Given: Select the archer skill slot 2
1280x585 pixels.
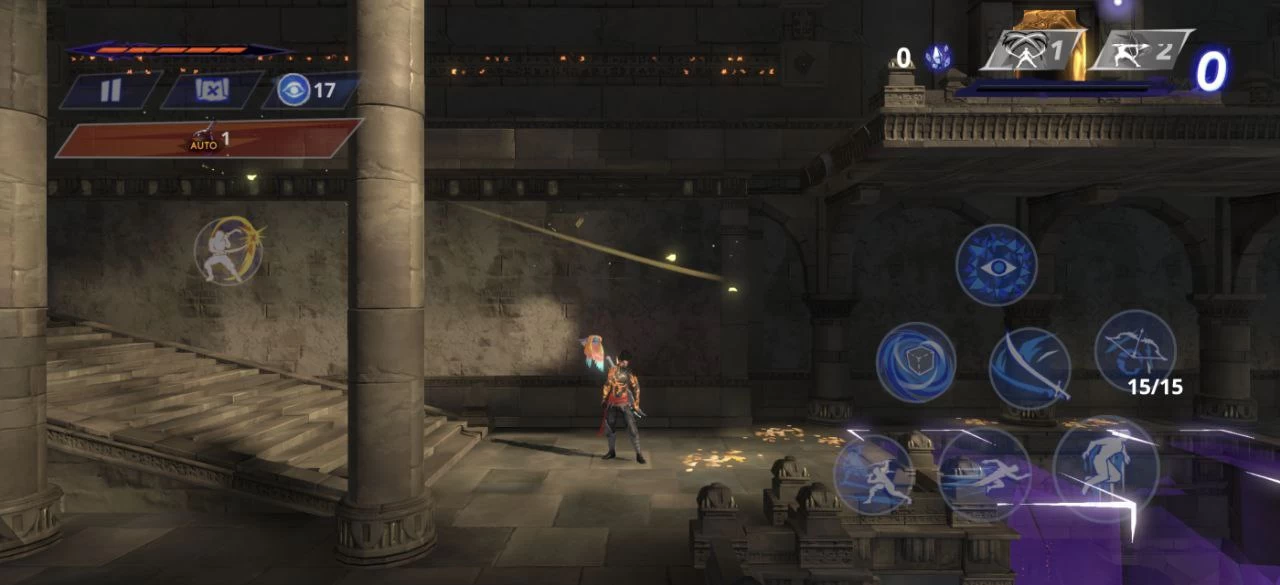Looking at the screenshot, I should pos(1140,50).
